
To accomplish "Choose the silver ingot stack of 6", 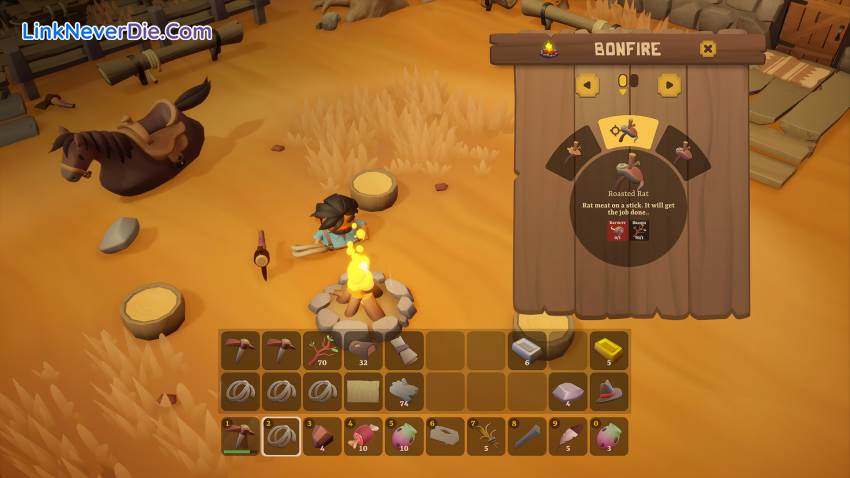I will pos(526,351).
